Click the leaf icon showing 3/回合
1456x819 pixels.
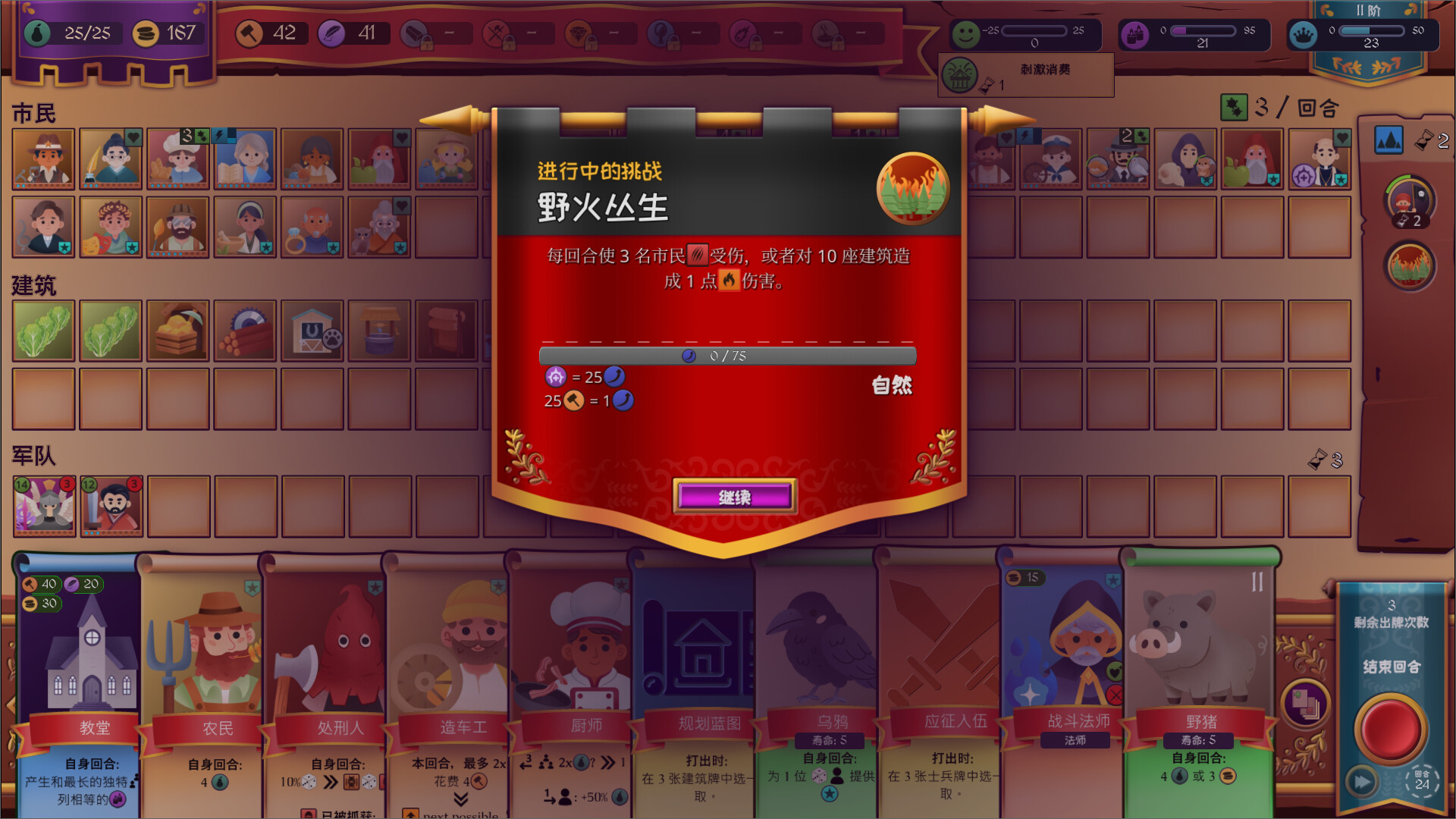(x=1236, y=108)
